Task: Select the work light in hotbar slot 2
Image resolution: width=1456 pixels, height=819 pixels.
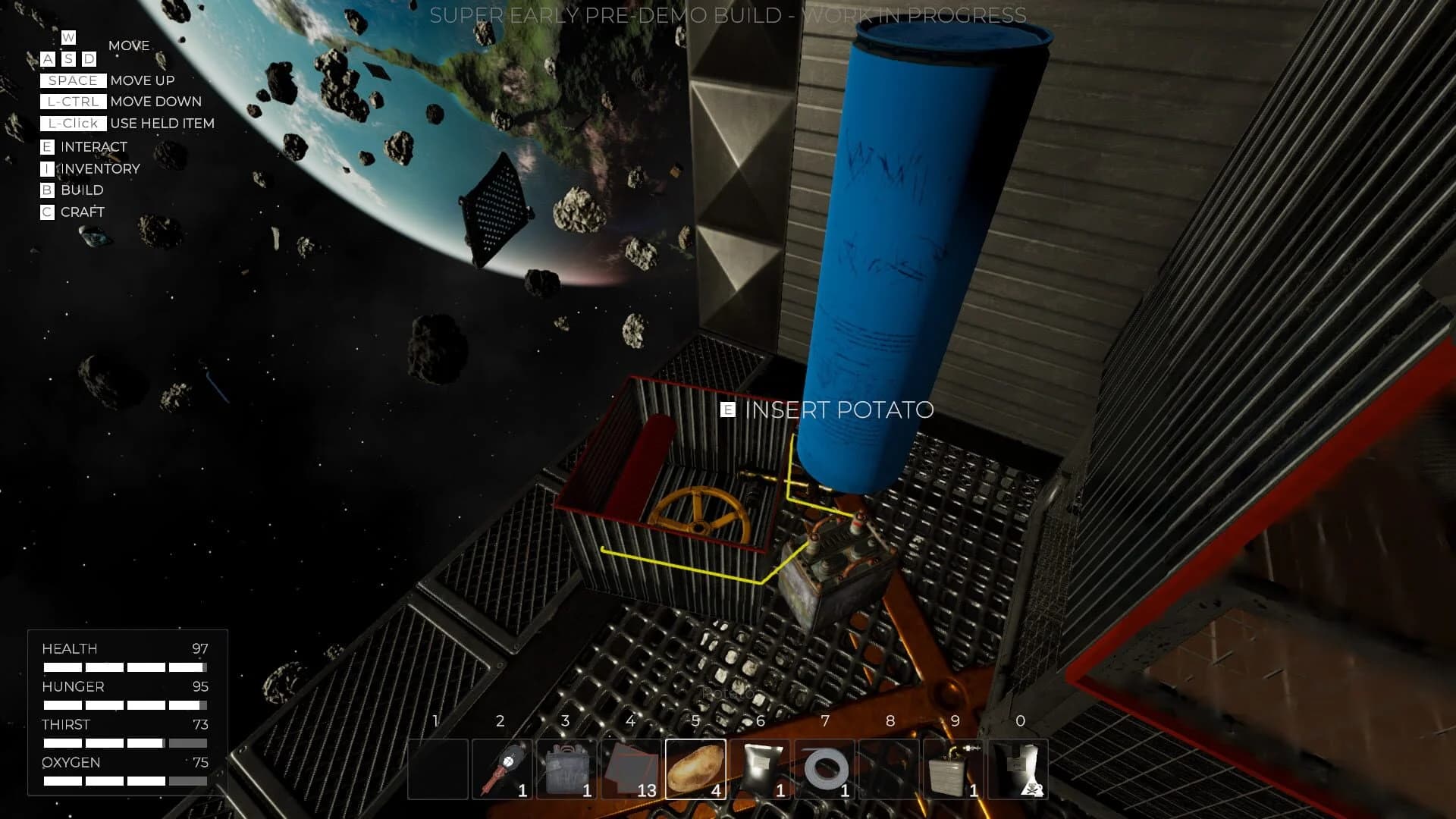Action: click(502, 768)
